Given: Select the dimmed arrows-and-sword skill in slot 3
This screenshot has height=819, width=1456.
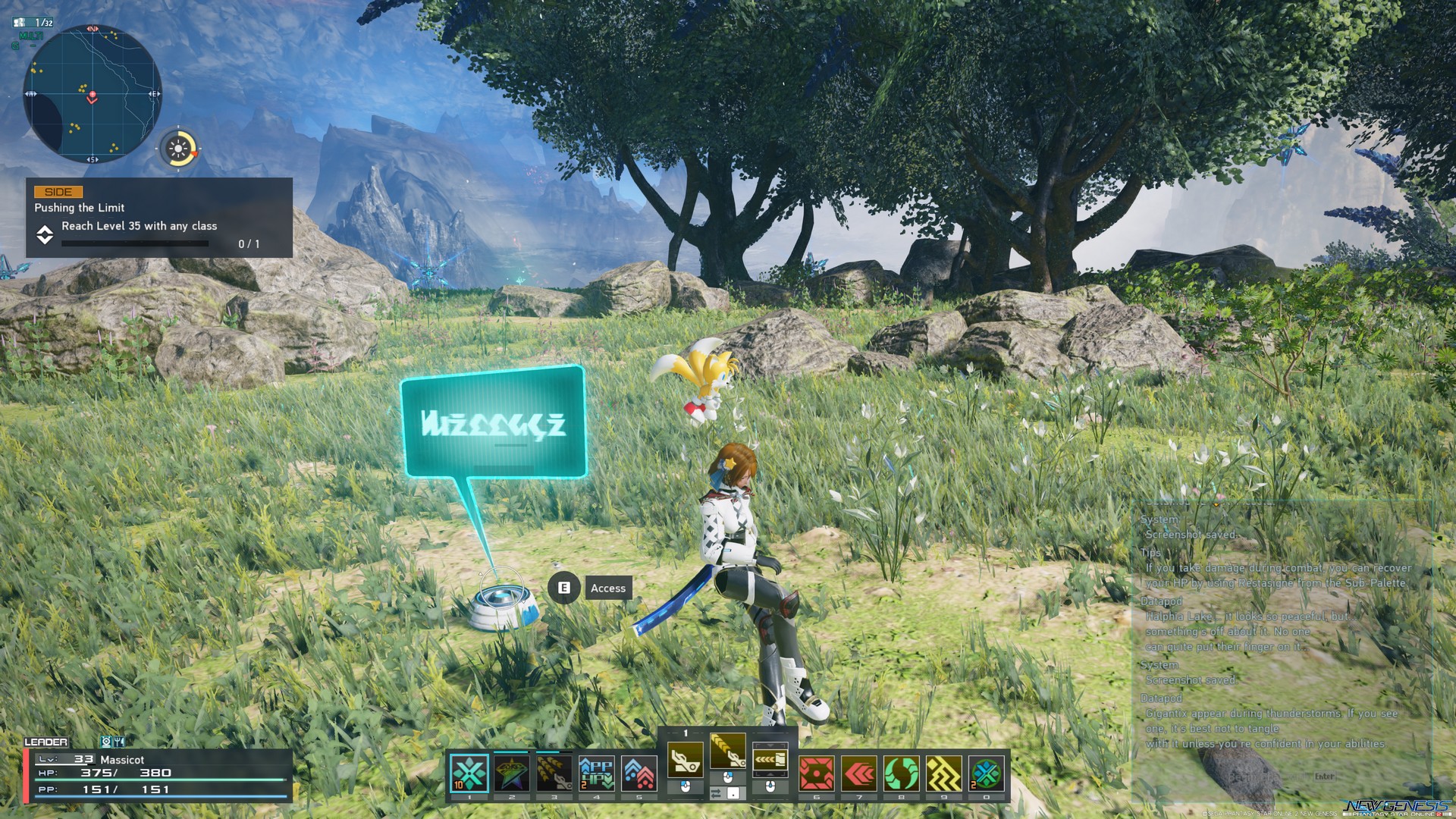Looking at the screenshot, I should click(x=554, y=773).
